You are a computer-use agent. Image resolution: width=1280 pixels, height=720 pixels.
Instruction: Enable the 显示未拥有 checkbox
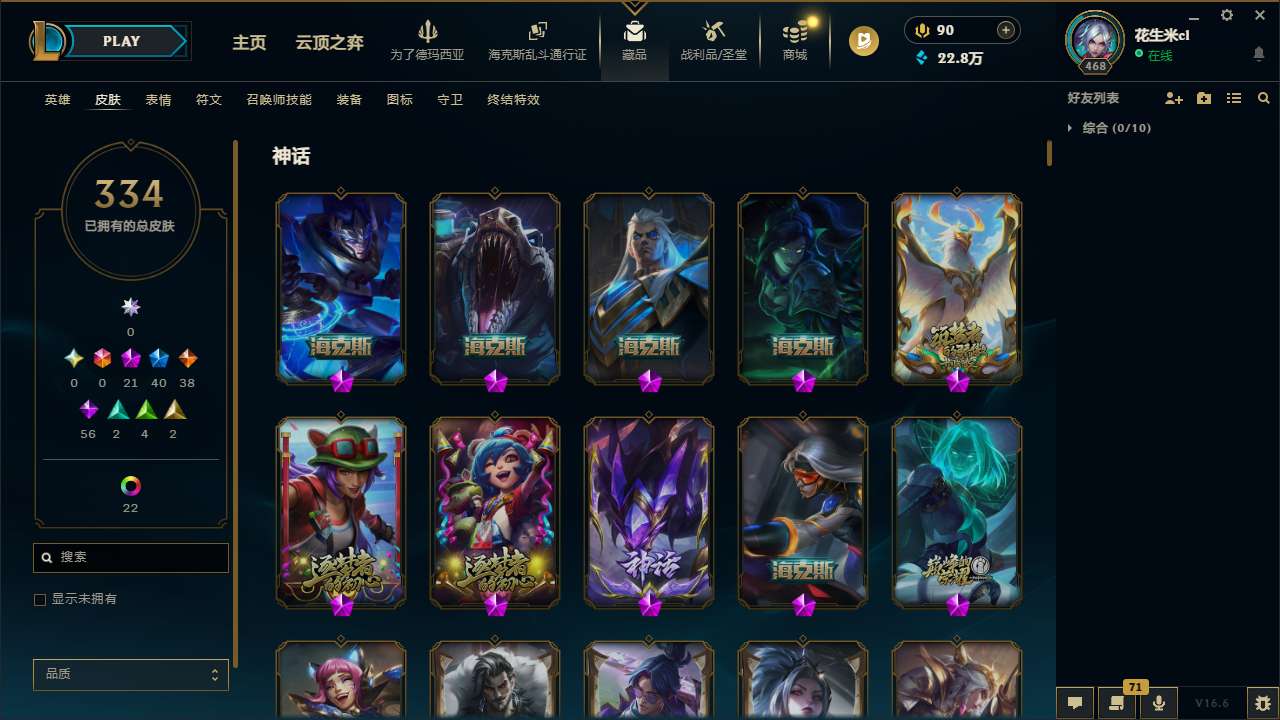point(40,599)
